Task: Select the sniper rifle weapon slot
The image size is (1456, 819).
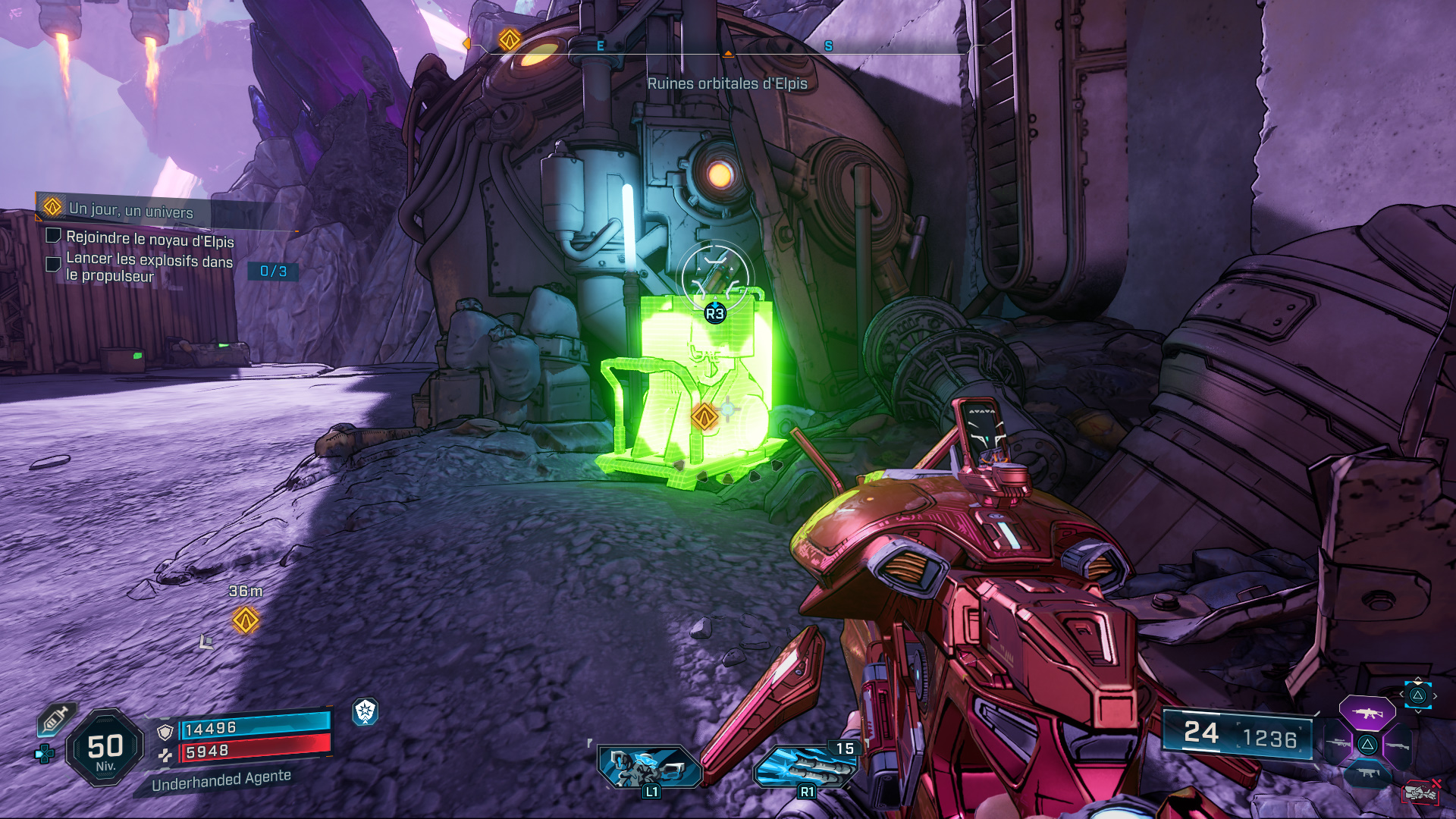Action: point(1338,743)
